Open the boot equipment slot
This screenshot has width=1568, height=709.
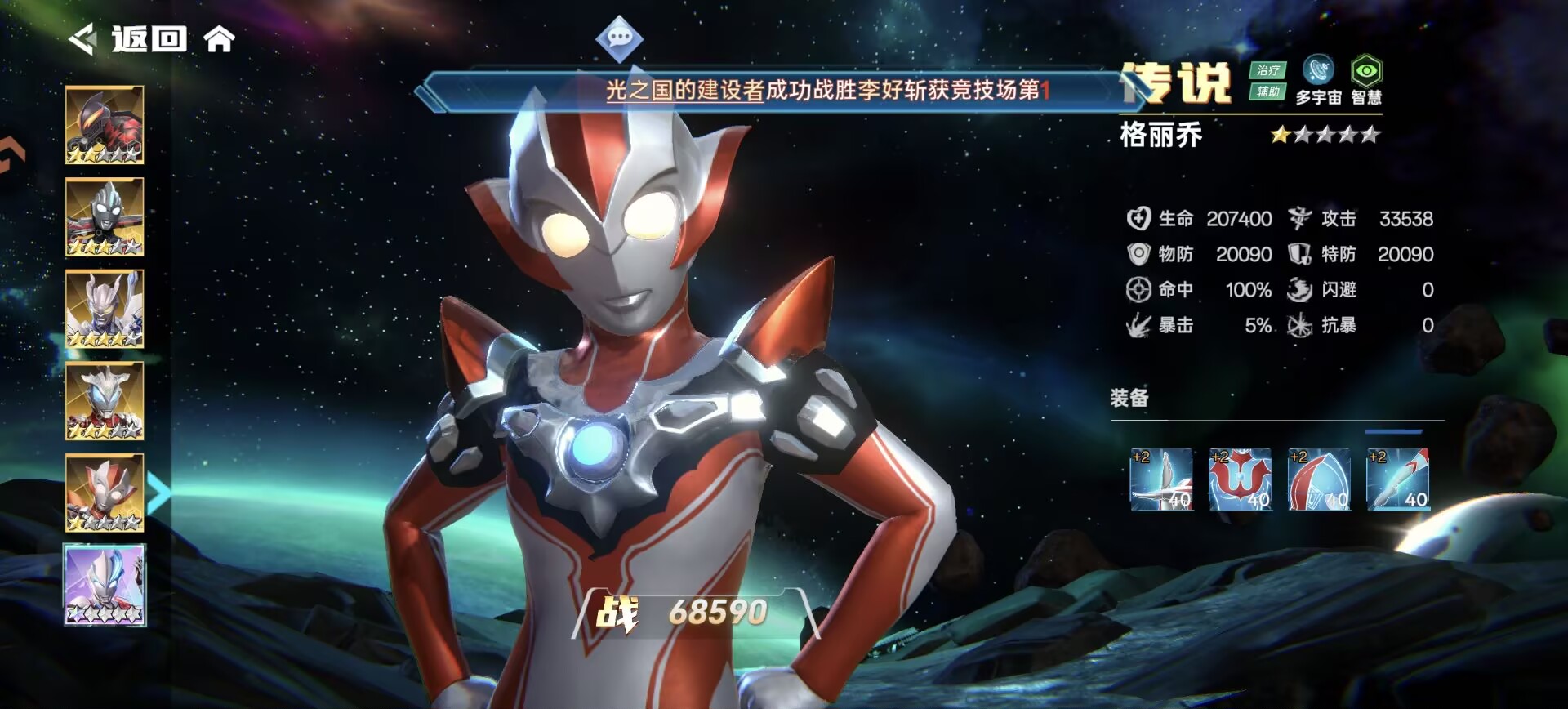[1397, 479]
